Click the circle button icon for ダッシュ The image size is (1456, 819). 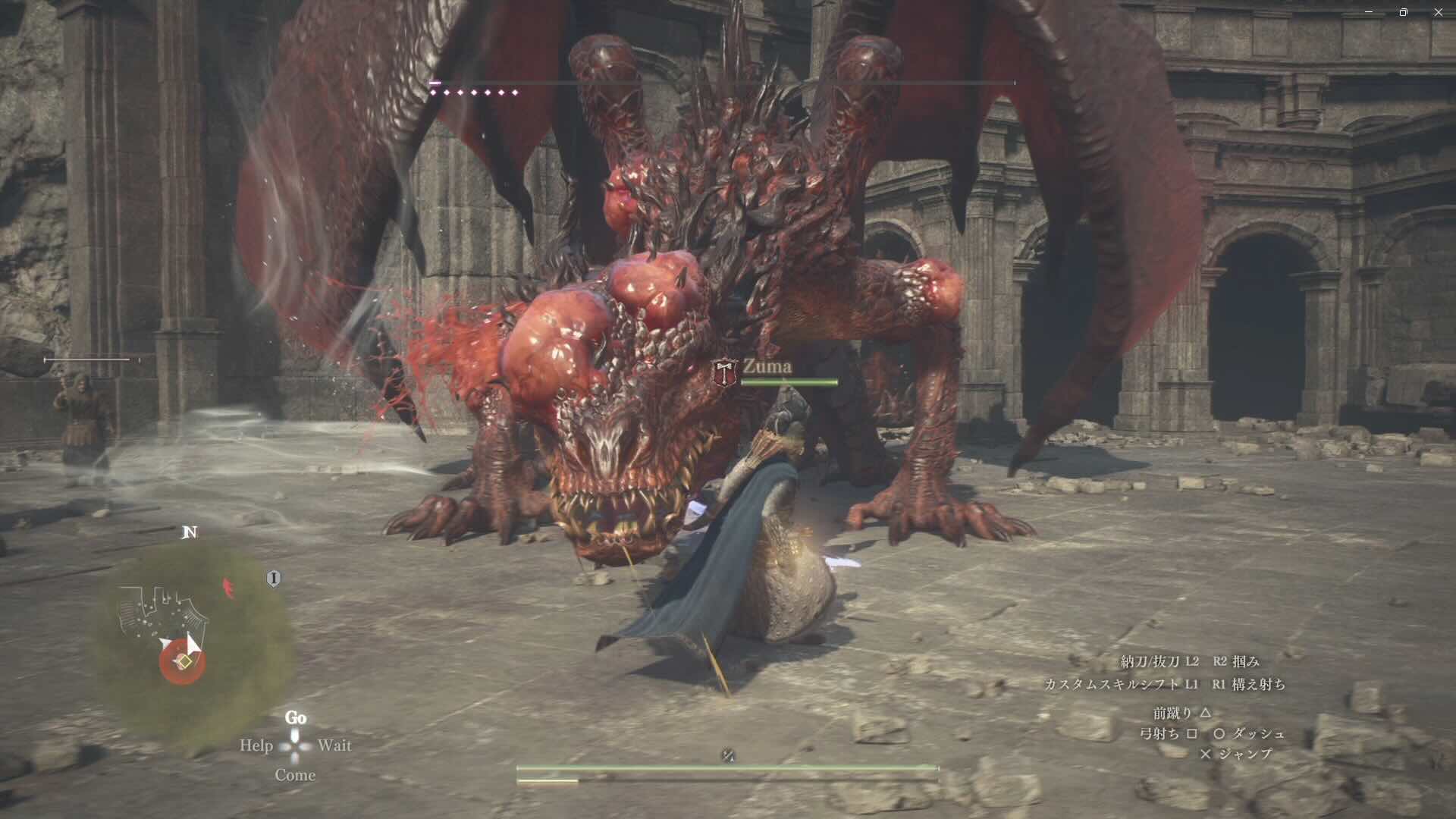(x=1219, y=735)
